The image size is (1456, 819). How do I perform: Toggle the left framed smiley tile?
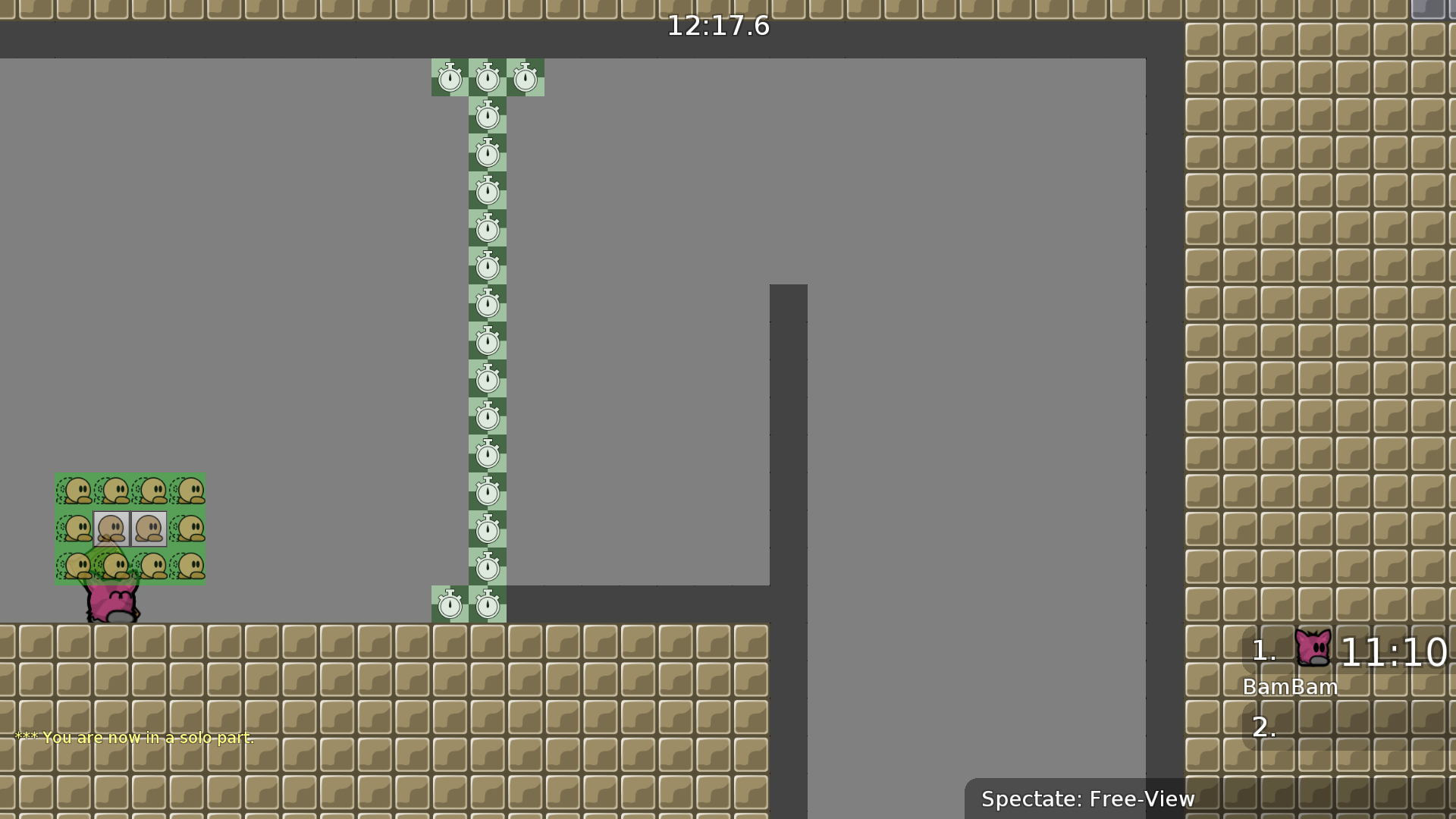pos(111,529)
